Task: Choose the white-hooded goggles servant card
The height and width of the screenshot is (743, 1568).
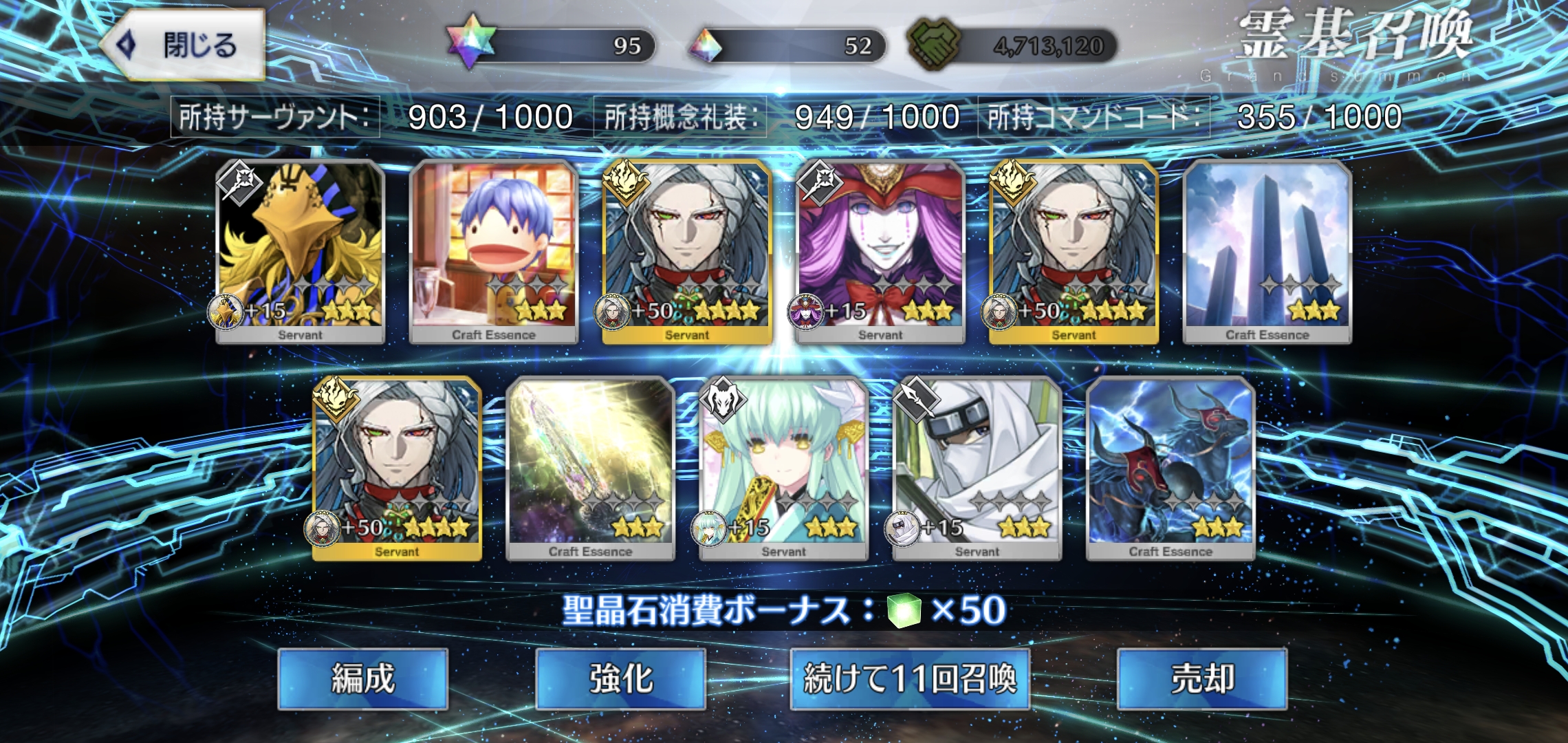Action: [x=977, y=468]
